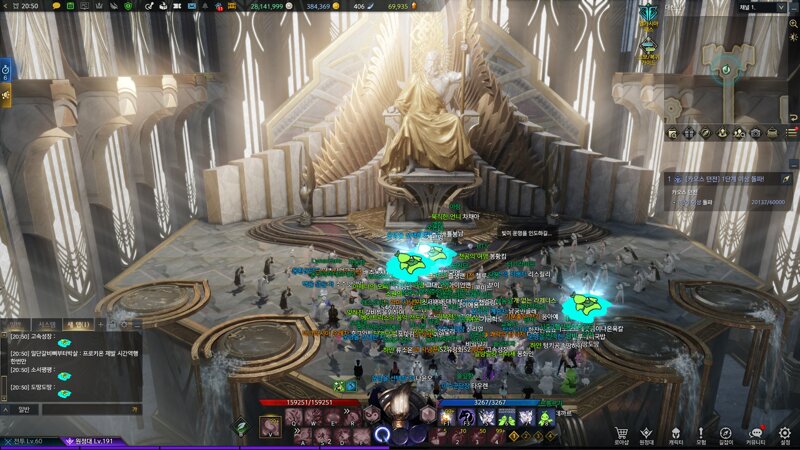The image size is (800, 450).
Task: Open the camera icon under the minimap
Action: pyautogui.click(x=756, y=133)
